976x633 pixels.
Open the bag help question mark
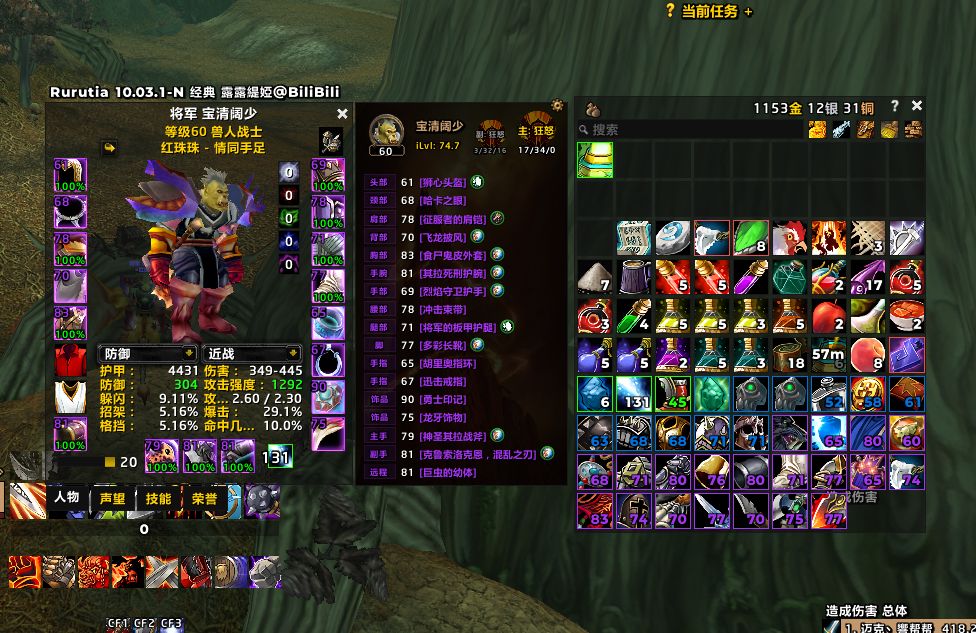(895, 106)
